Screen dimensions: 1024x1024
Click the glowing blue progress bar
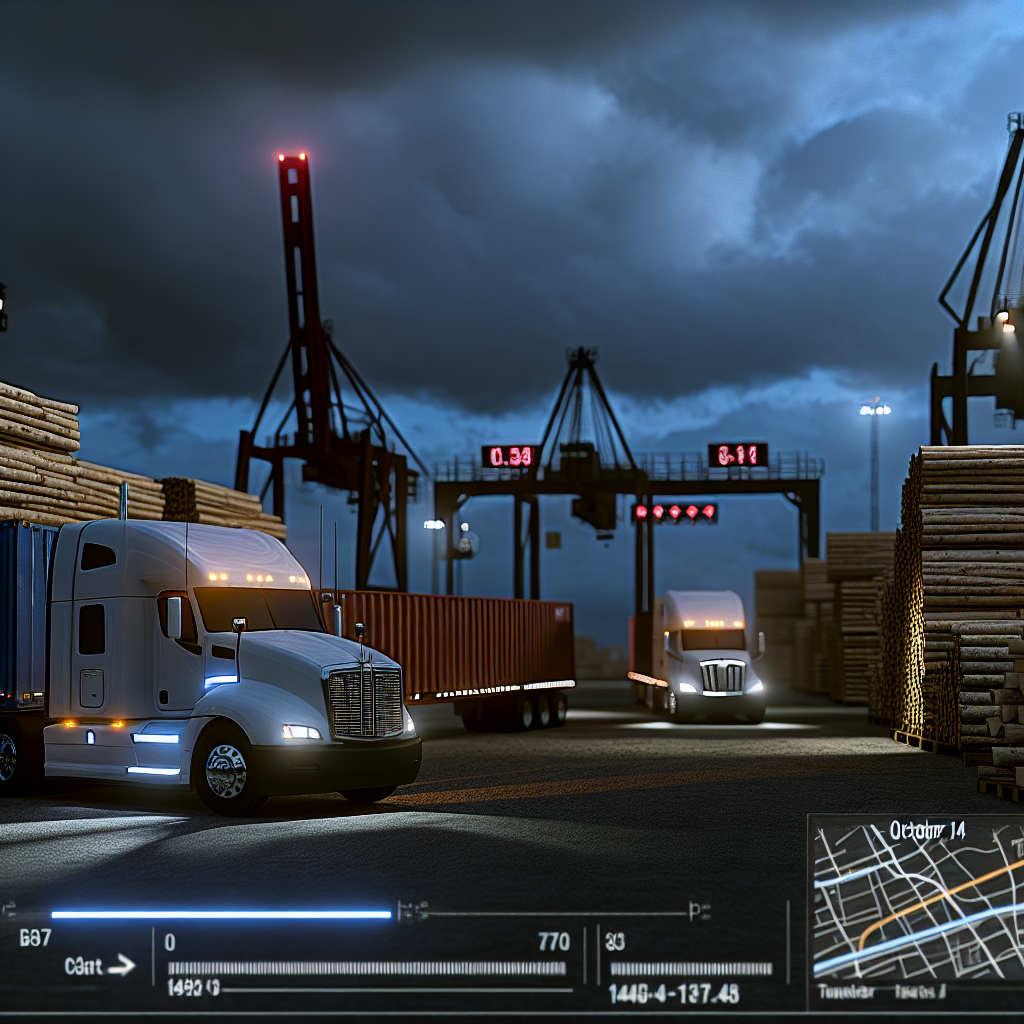(221, 914)
